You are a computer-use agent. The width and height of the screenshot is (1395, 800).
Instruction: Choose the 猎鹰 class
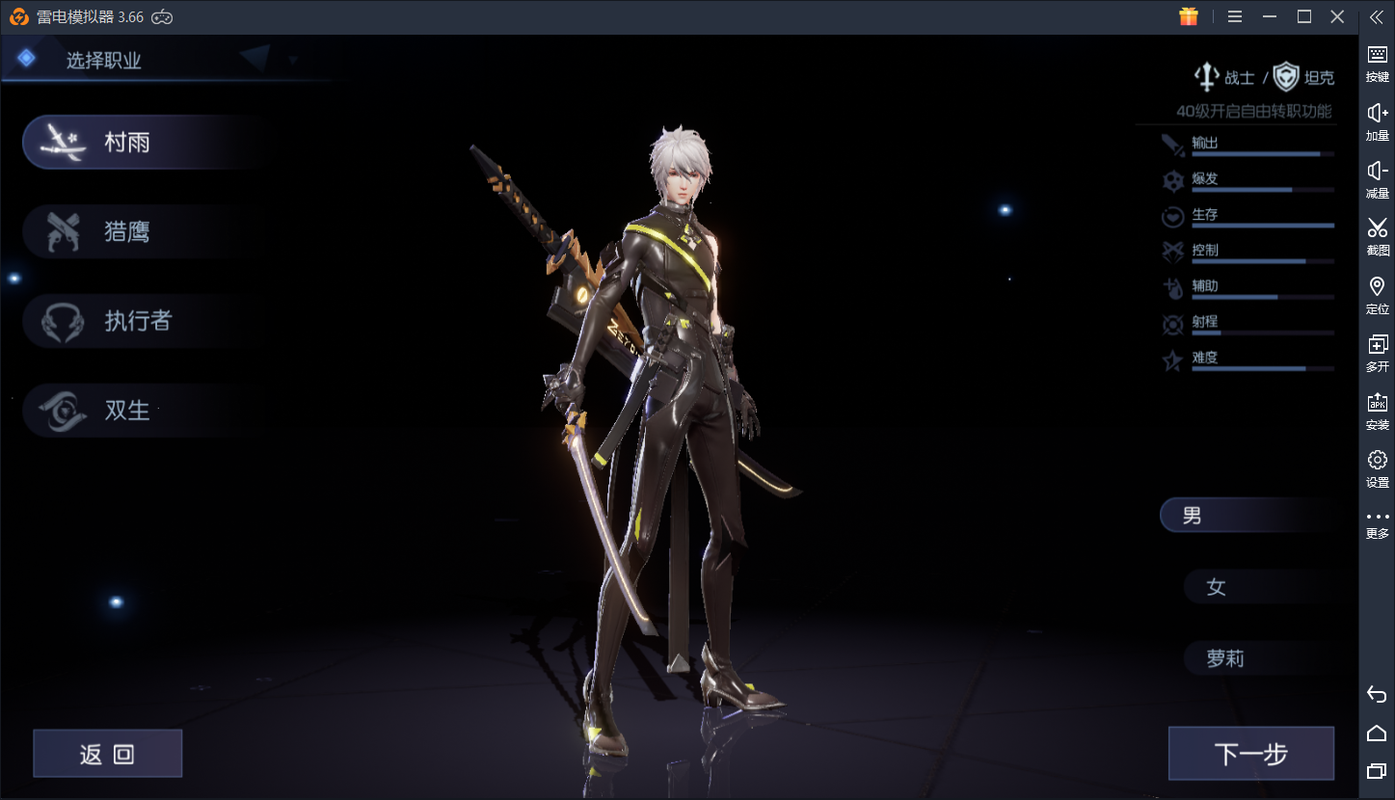tap(125, 232)
